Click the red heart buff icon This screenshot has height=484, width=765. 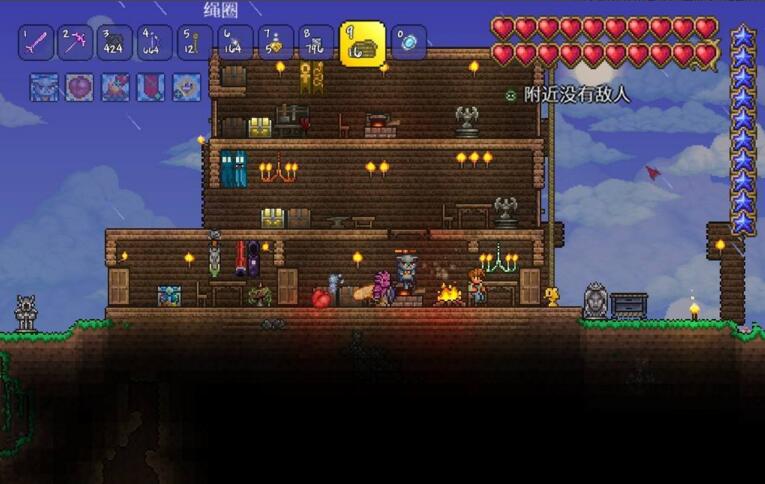click(x=79, y=88)
